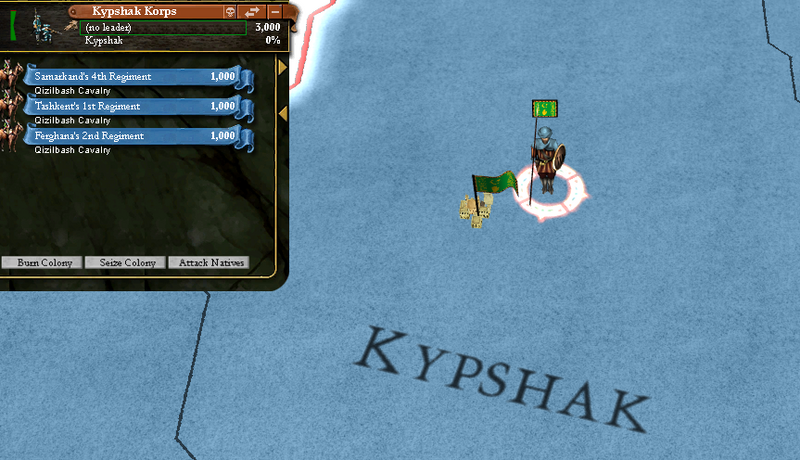The width and height of the screenshot is (800, 460).
Task: Click the Burn Colony button
Action: [41, 263]
